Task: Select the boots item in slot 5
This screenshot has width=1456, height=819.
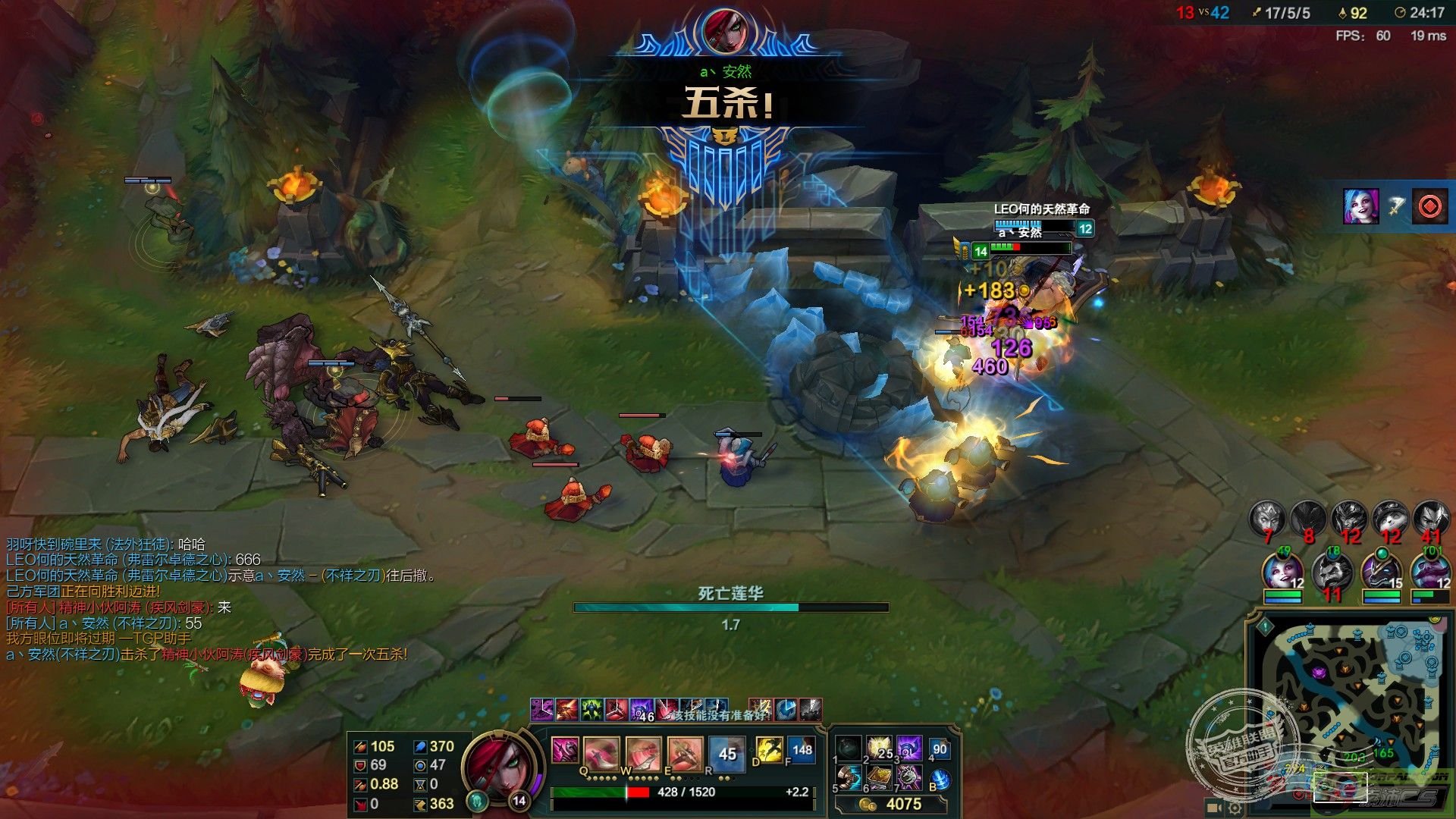Action: (849, 777)
